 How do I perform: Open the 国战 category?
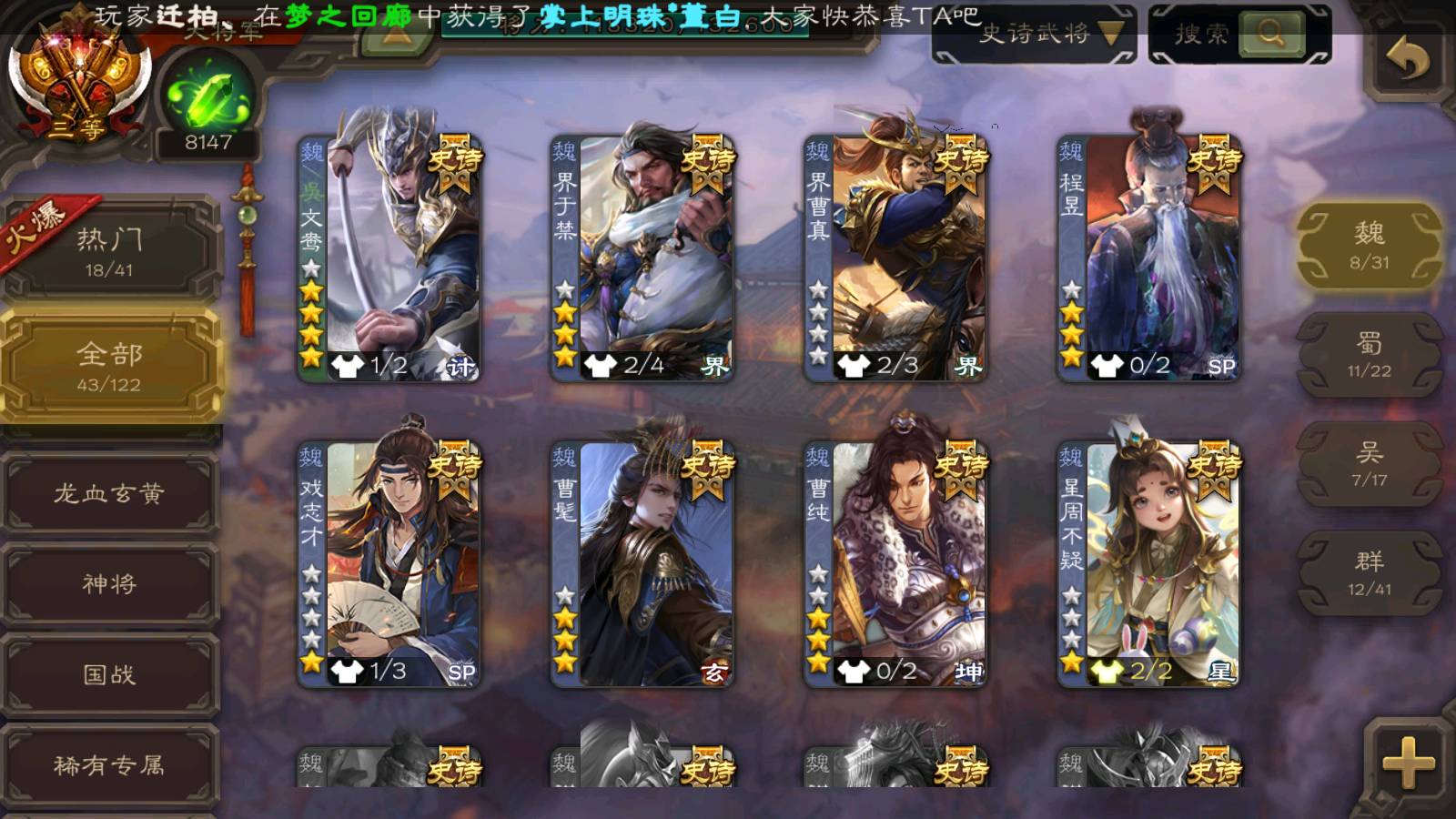coord(109,674)
